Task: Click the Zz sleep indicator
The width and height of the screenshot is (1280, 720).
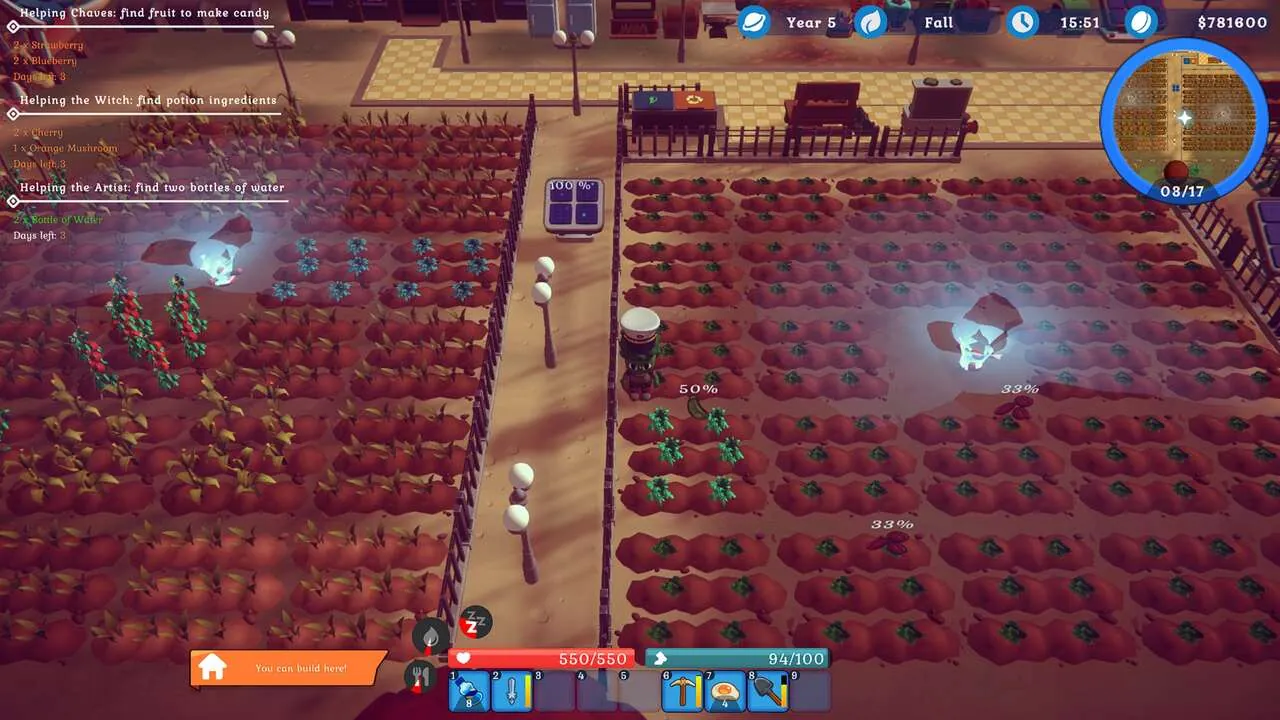Action: 475,622
